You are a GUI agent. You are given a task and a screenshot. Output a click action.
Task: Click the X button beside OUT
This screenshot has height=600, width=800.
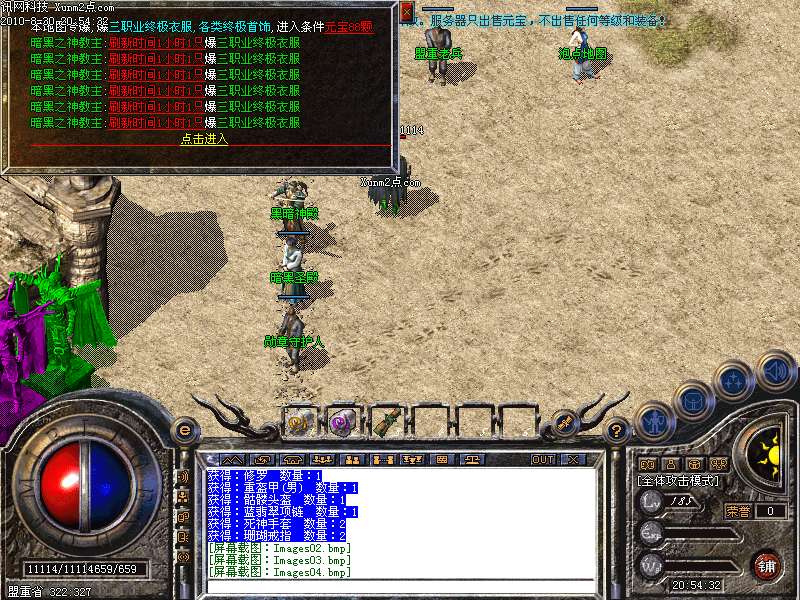[x=573, y=459]
